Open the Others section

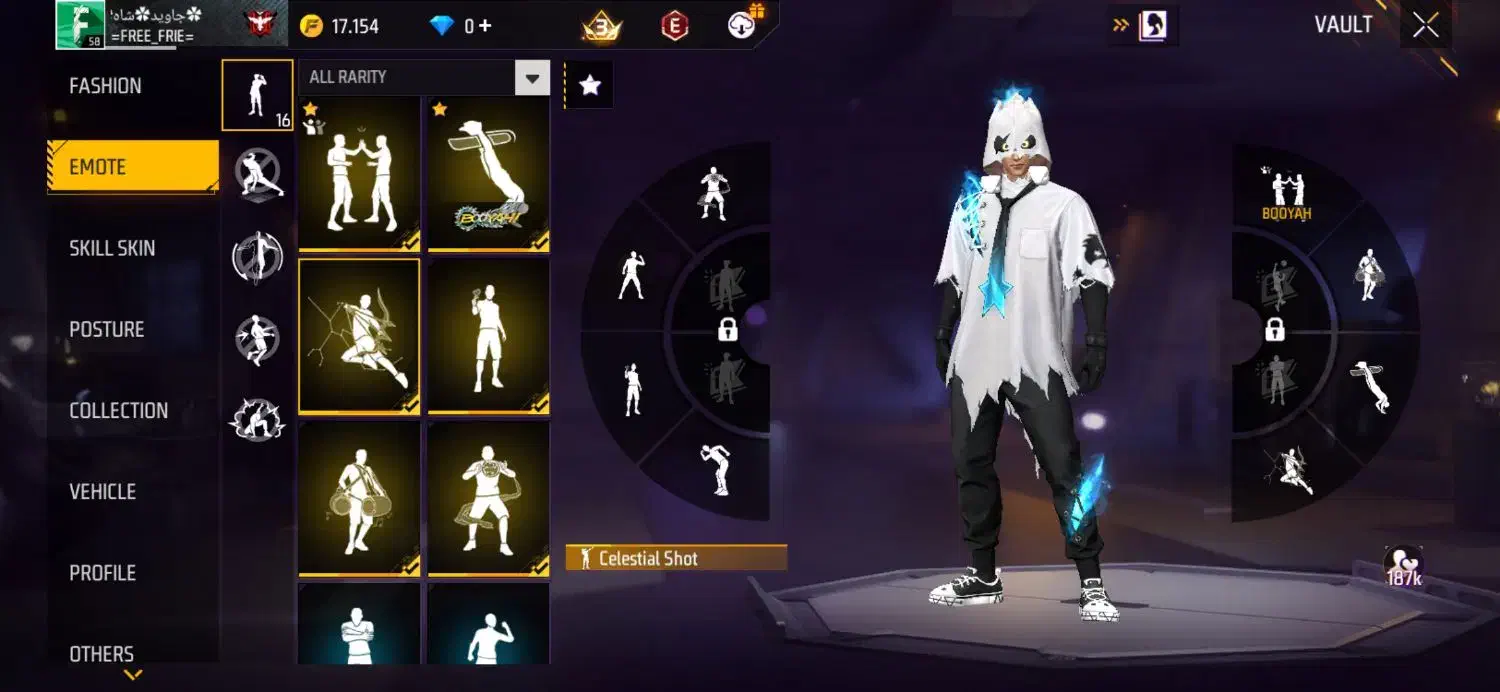(101, 654)
